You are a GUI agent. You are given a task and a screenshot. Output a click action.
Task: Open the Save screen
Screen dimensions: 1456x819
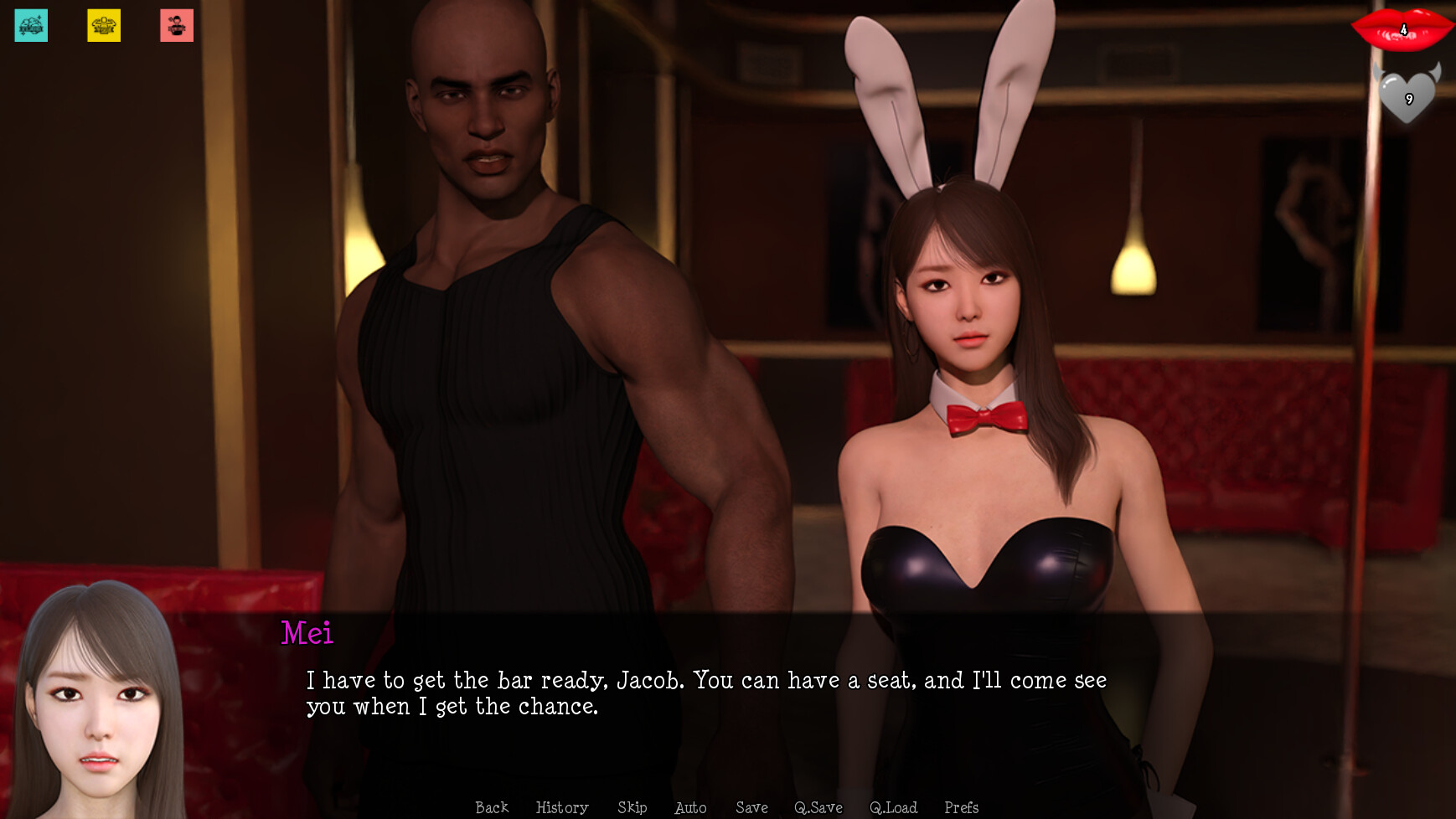click(x=751, y=807)
